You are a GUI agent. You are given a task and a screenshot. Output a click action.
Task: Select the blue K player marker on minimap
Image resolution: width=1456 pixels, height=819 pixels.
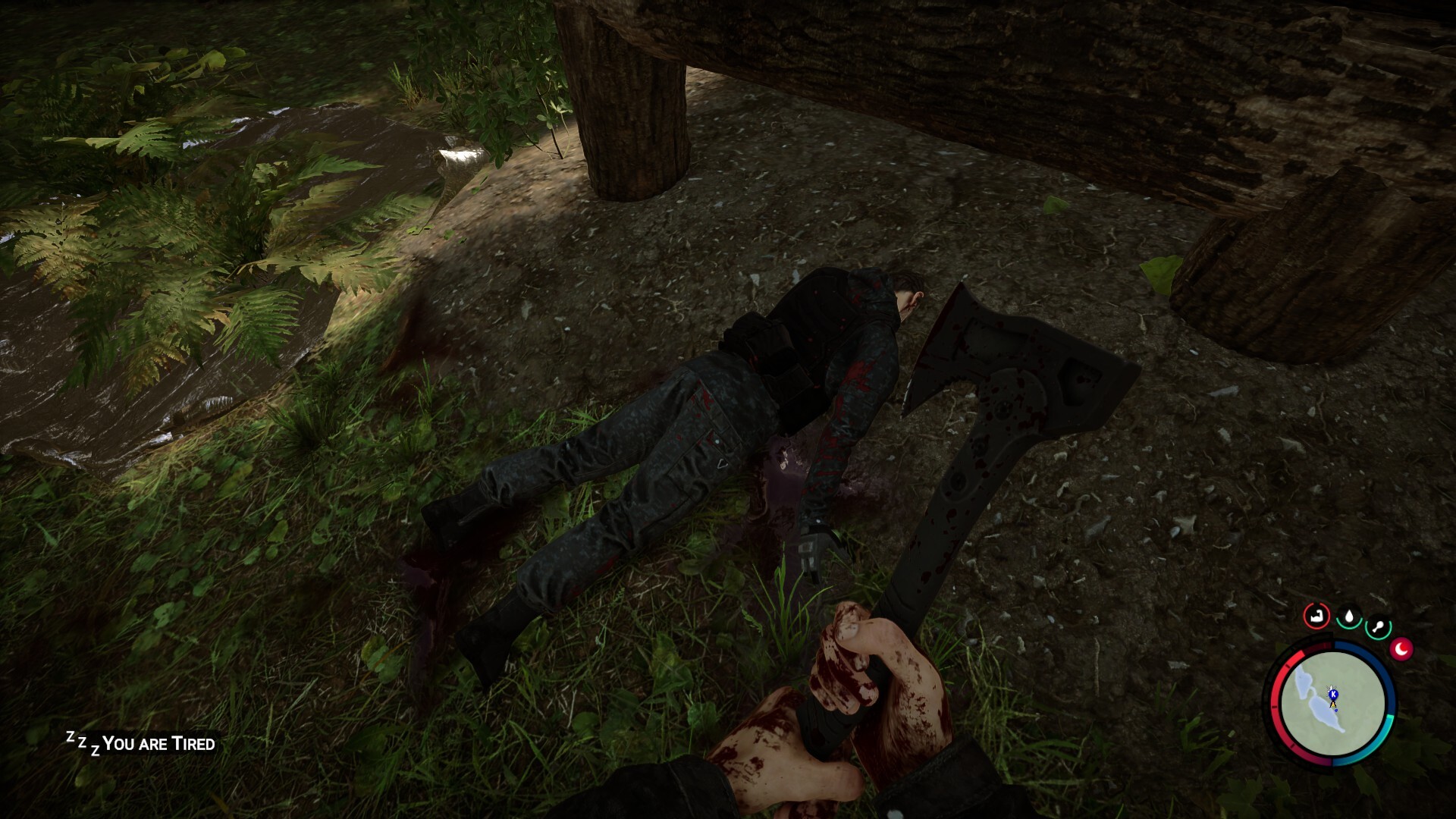(x=1333, y=695)
